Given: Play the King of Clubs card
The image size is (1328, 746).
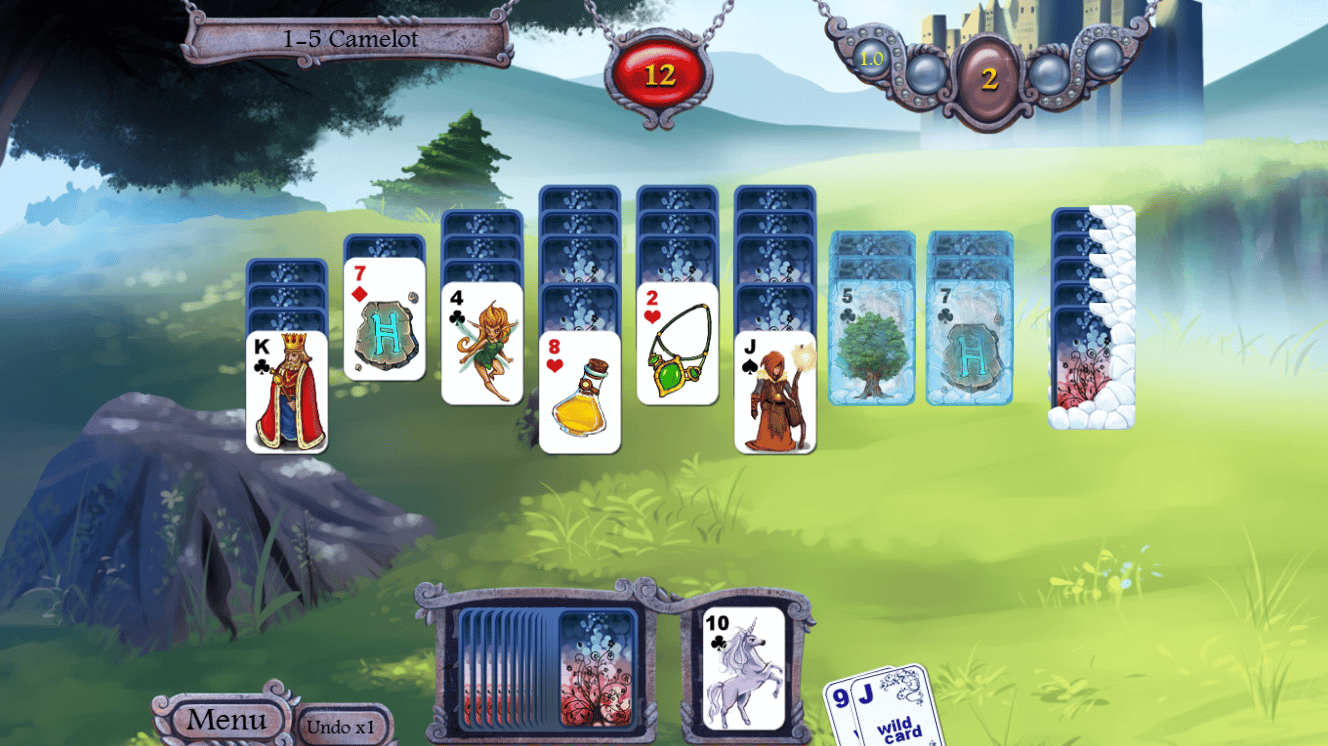Looking at the screenshot, I should [285, 390].
